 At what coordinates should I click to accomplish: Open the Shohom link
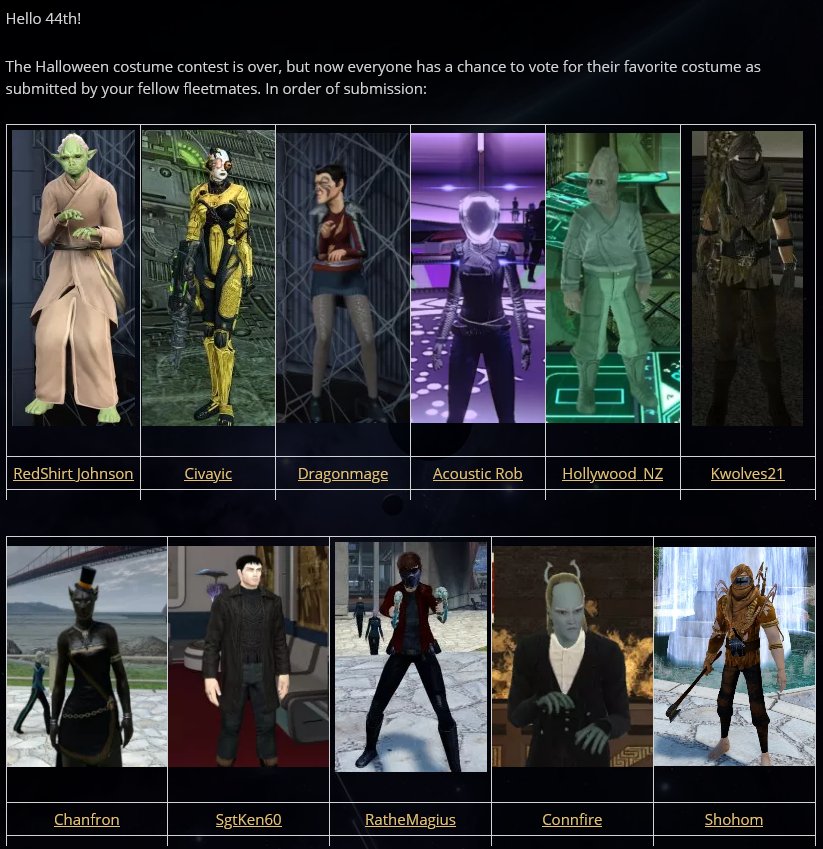(x=734, y=819)
